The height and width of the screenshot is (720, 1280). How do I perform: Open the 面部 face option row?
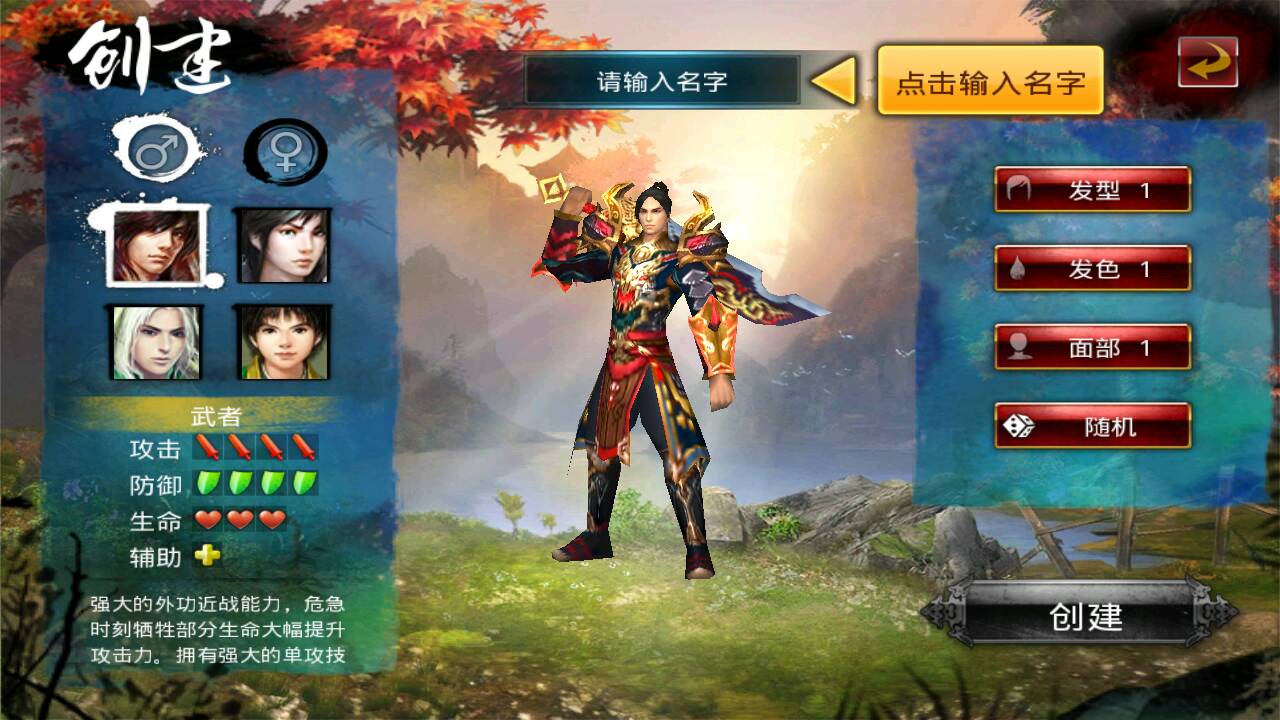click(x=1093, y=346)
